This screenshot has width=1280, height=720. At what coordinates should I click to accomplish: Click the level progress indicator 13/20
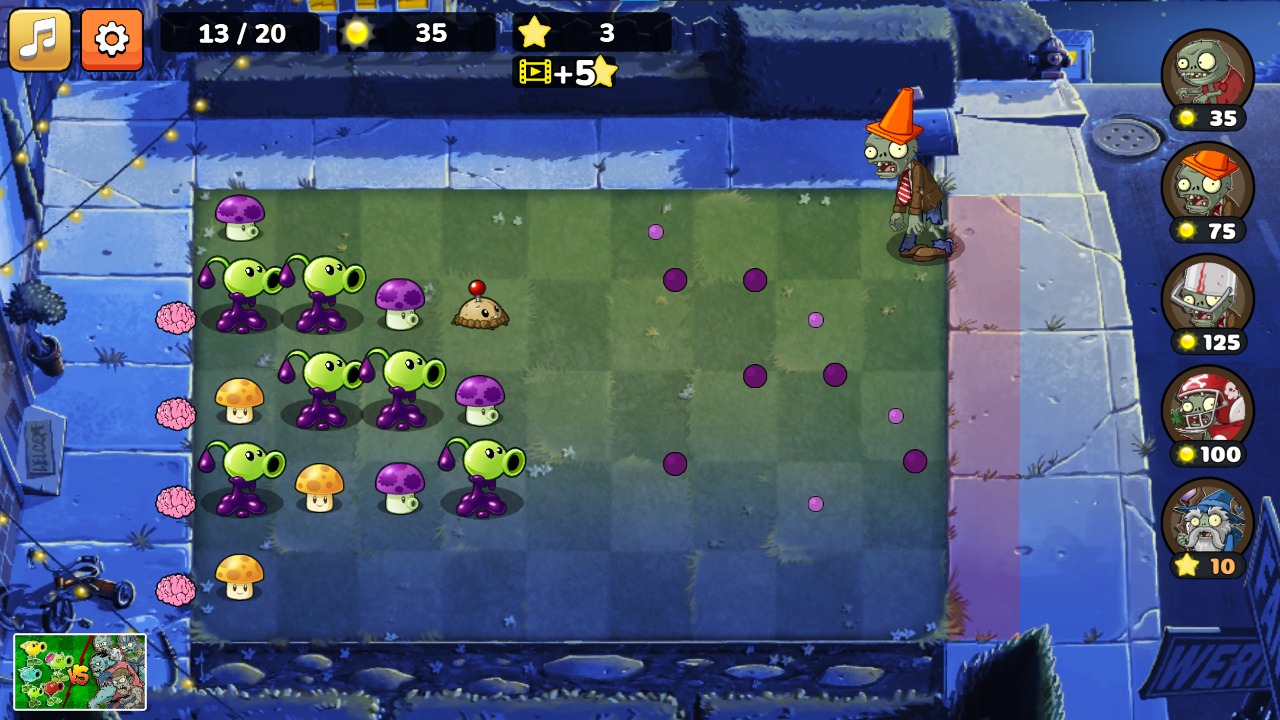[x=243, y=33]
